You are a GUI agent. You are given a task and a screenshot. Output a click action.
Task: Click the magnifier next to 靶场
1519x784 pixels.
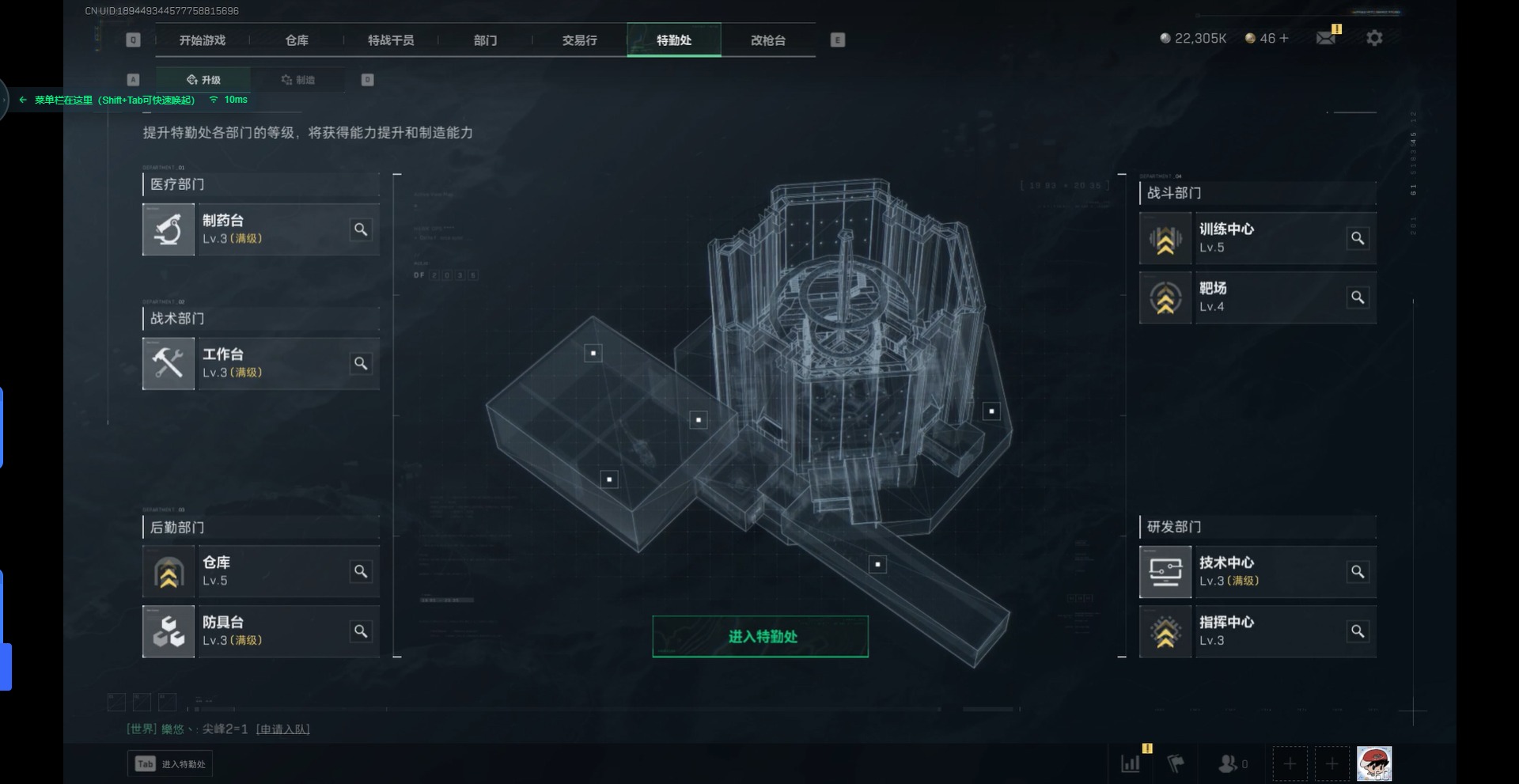click(1357, 297)
